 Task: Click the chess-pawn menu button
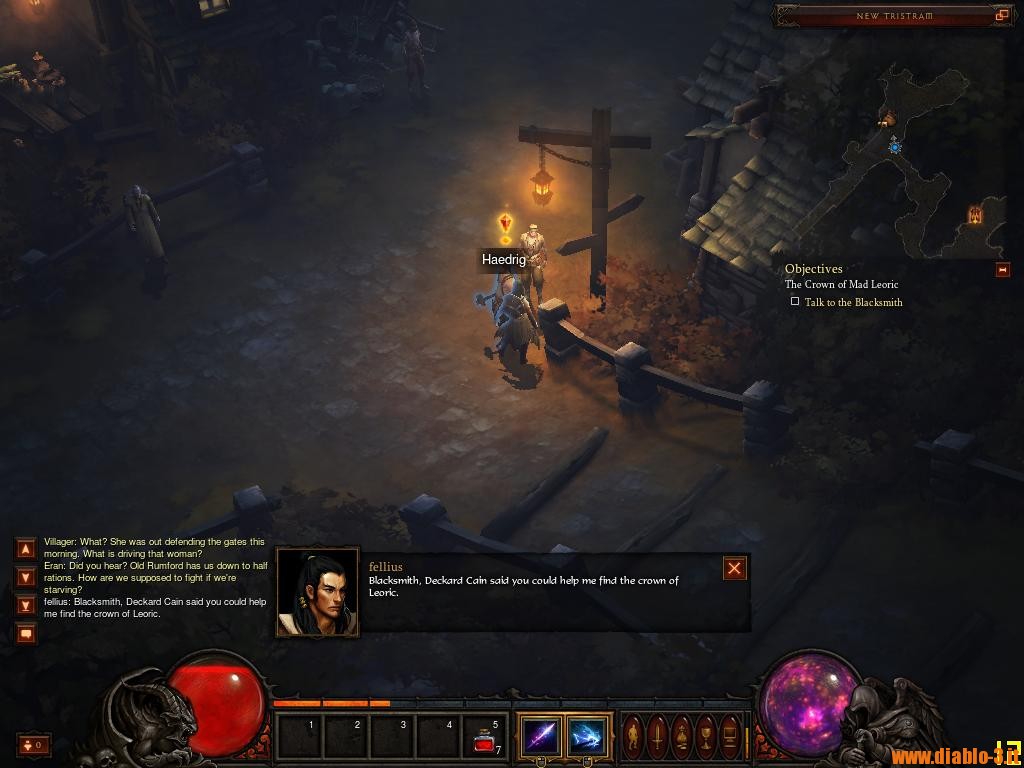(683, 737)
